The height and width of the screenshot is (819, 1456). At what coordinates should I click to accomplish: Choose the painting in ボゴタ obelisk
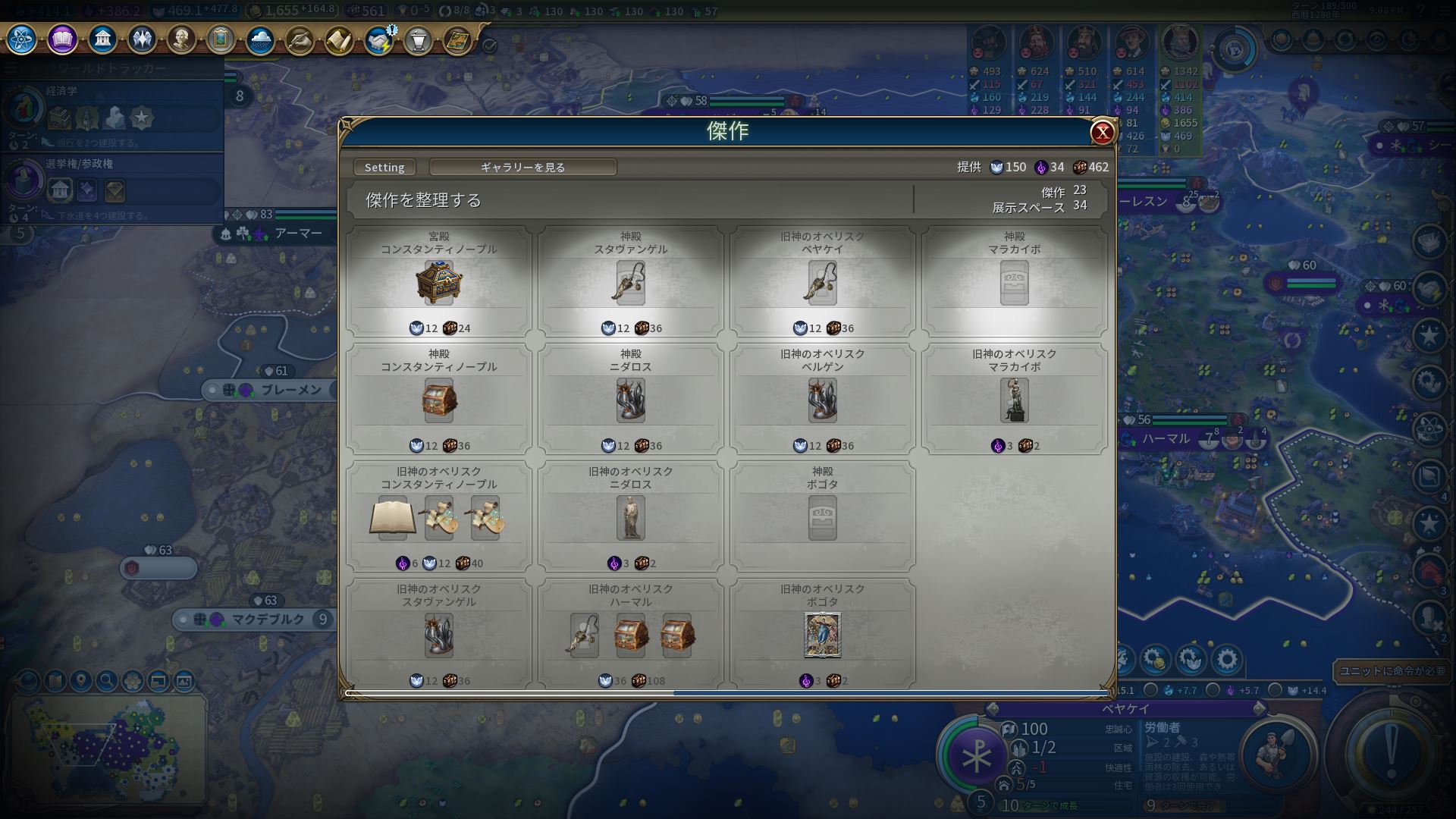(x=822, y=635)
